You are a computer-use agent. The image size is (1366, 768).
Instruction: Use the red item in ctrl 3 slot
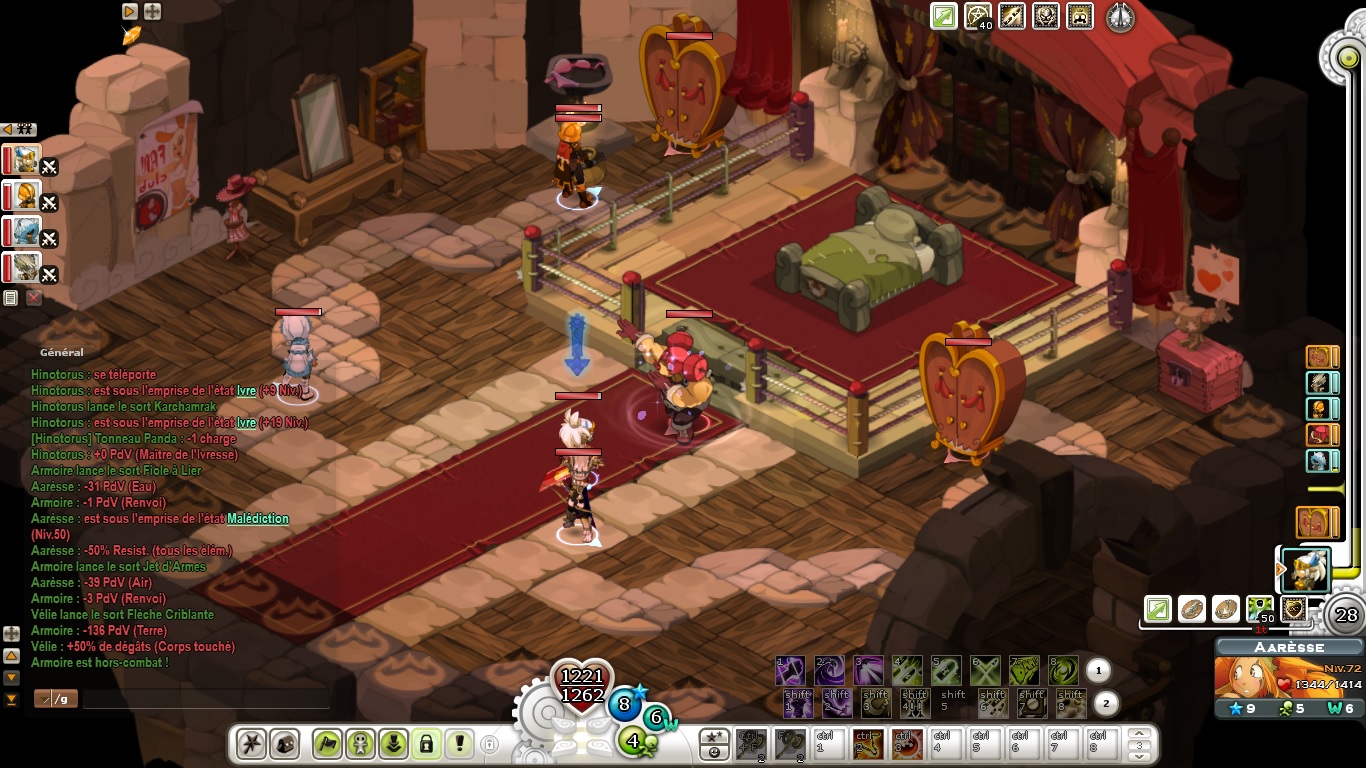point(908,744)
